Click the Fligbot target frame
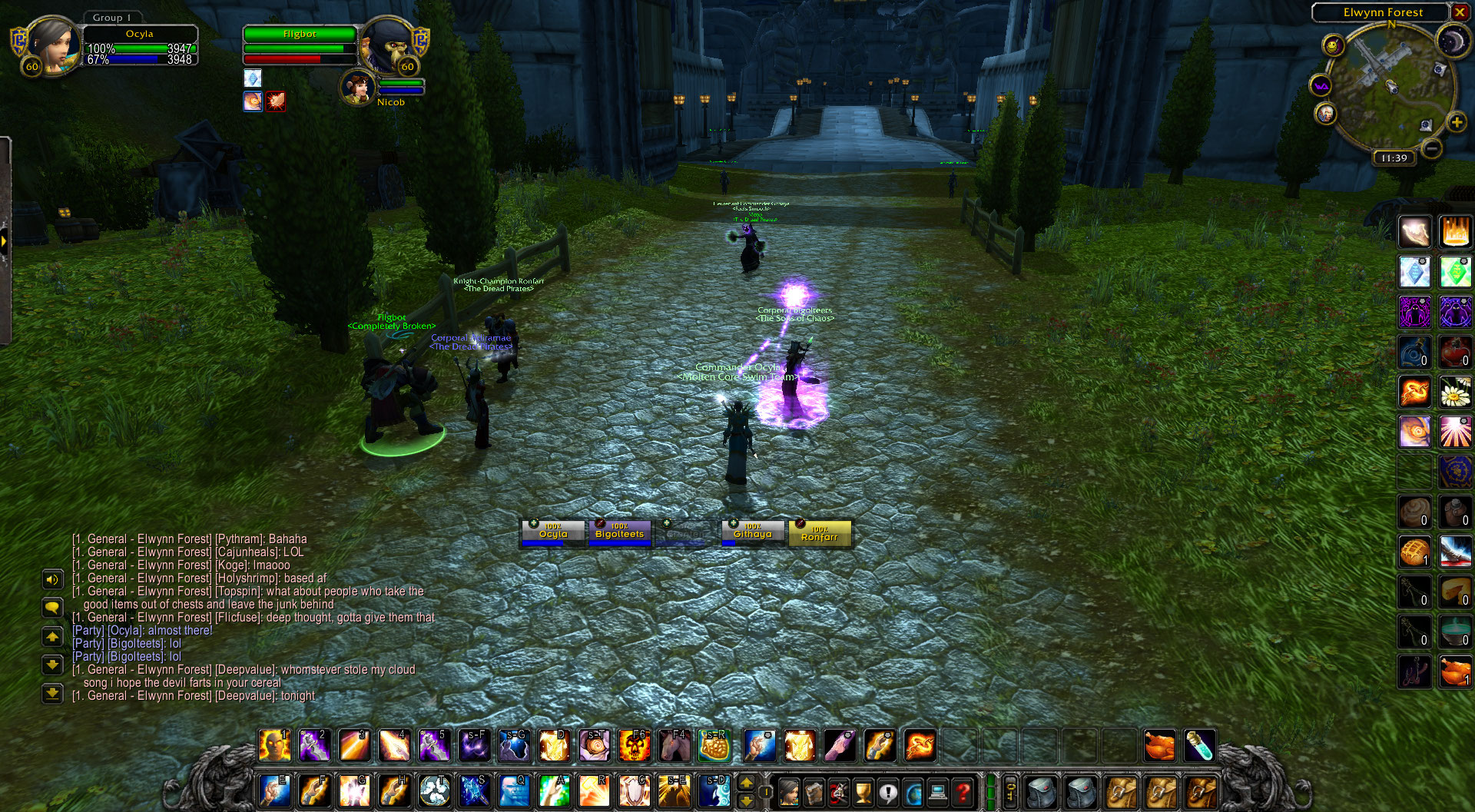 pyautogui.click(x=300, y=35)
